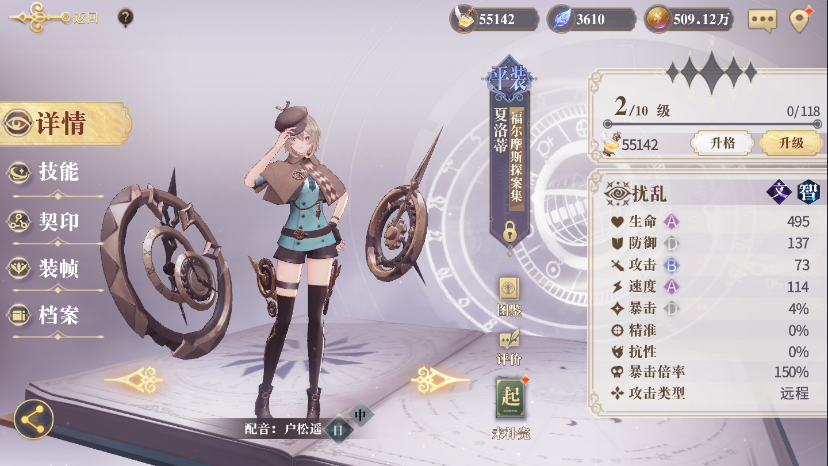Click the 升格 promote button

[723, 143]
